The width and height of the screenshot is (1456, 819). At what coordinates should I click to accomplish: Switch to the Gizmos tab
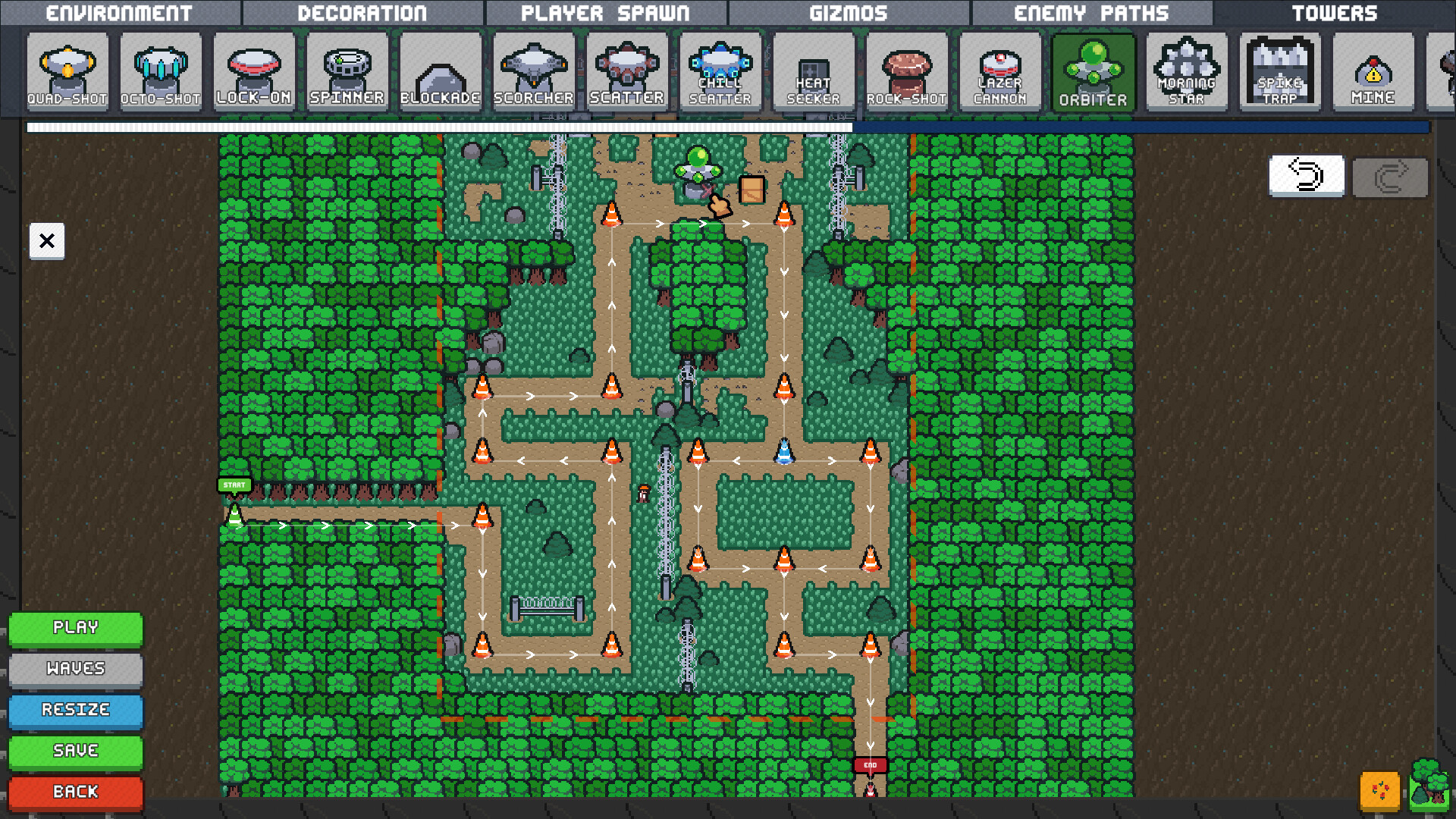[x=847, y=11]
